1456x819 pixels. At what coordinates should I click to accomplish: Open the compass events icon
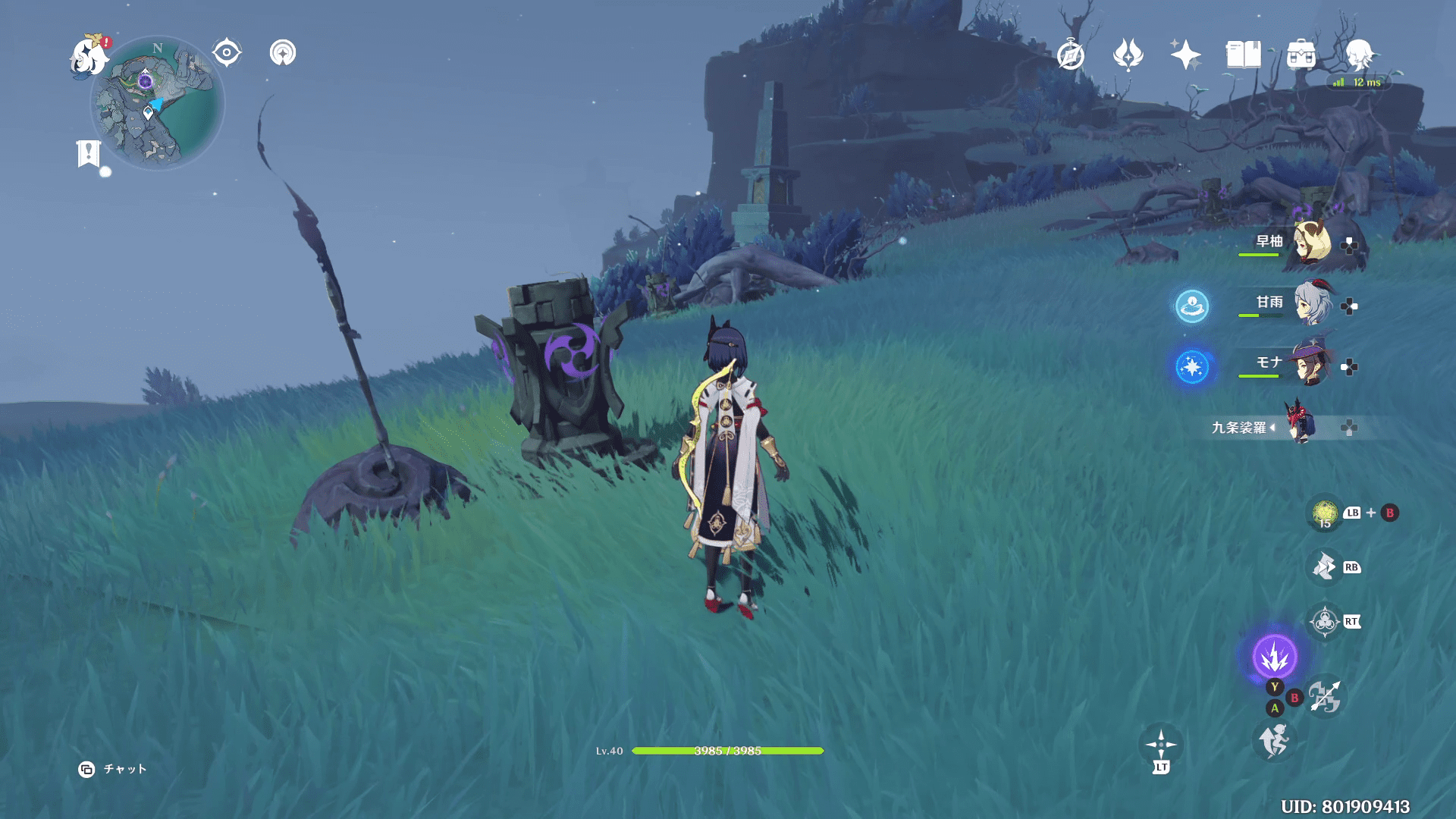pos(1071,55)
